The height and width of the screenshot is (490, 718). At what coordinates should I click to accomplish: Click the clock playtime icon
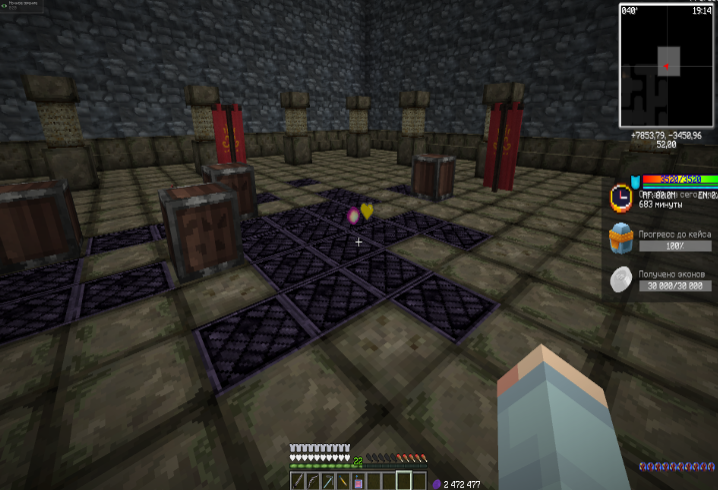point(621,196)
